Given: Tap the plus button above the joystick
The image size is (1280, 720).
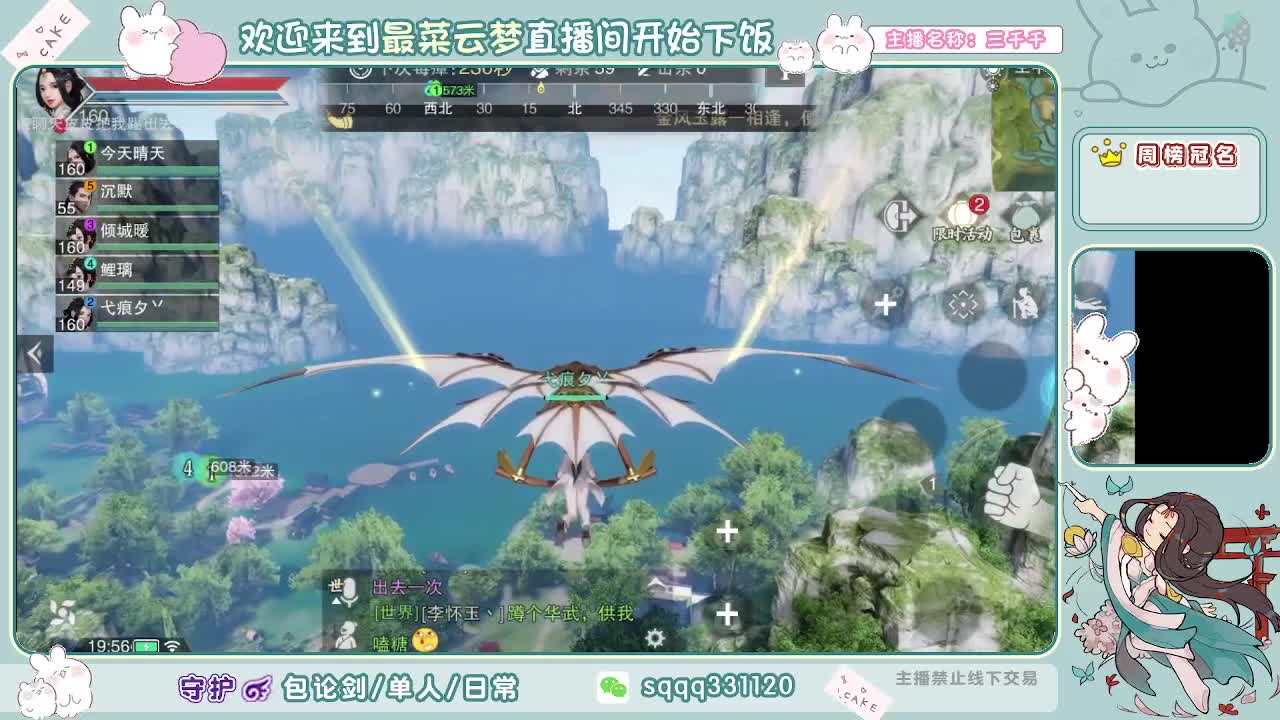Looking at the screenshot, I should tap(884, 304).
